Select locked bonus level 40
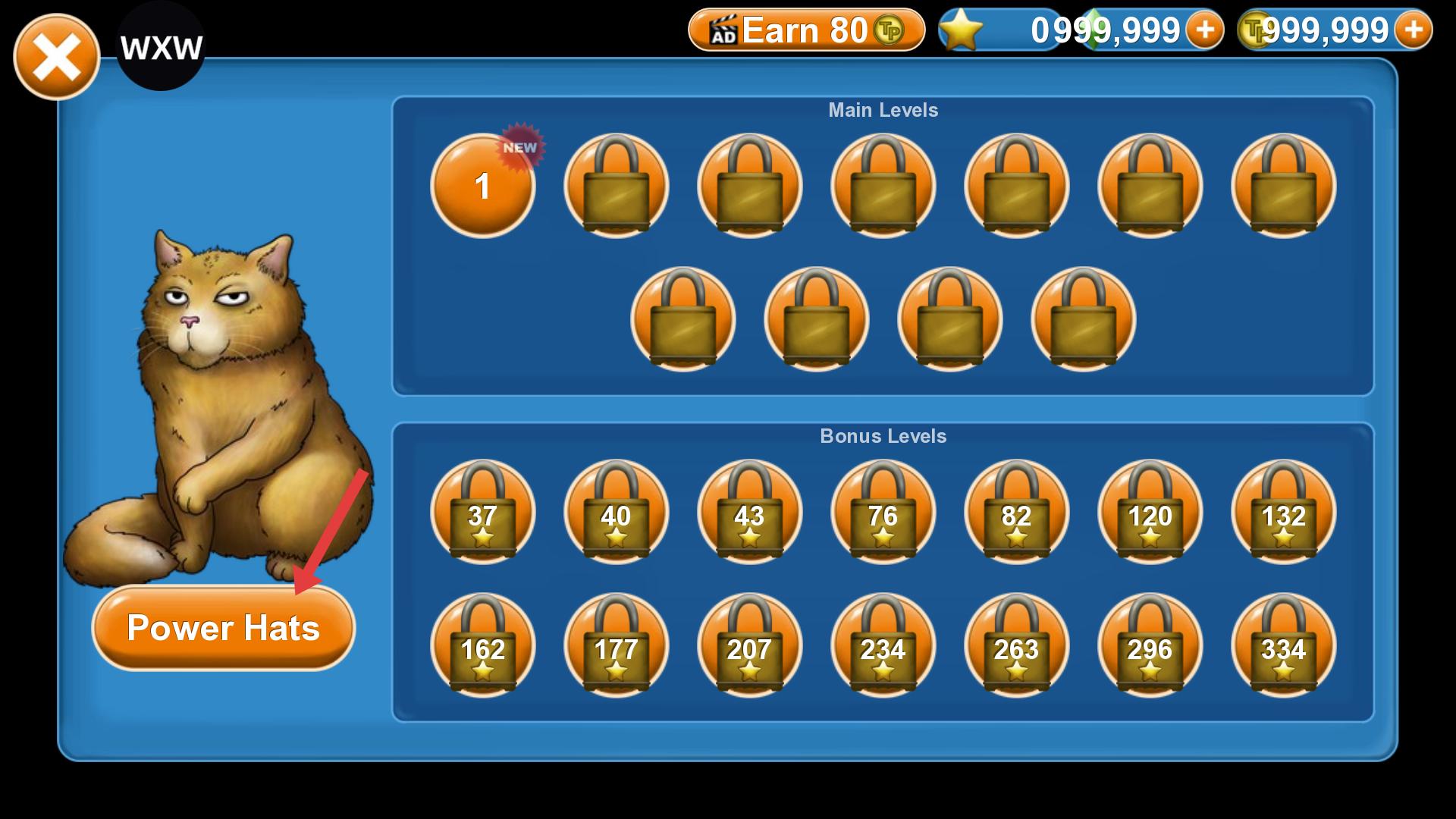Viewport: 1456px width, 819px height. [616, 513]
